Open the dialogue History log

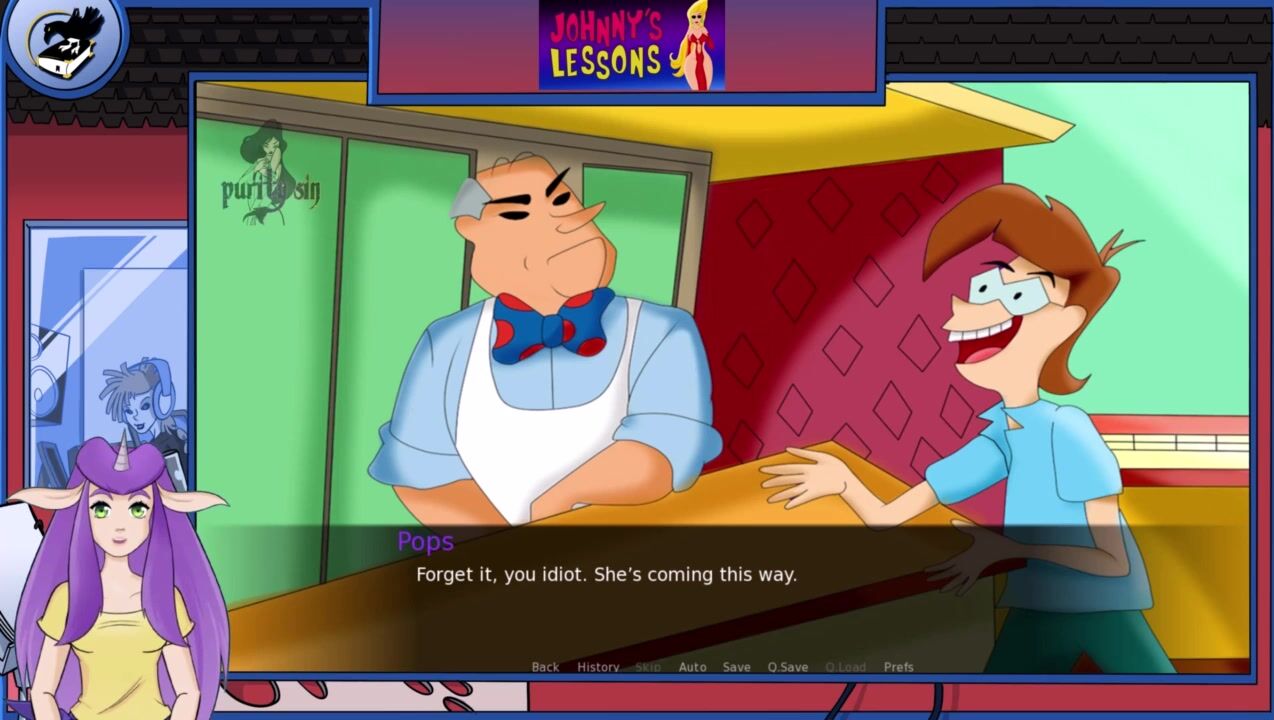point(598,667)
